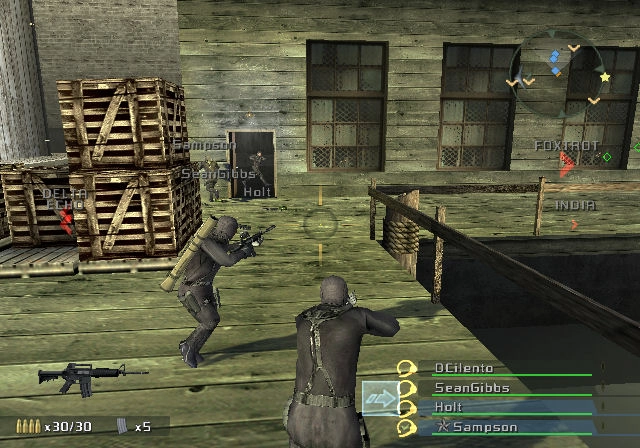The width and height of the screenshot is (640, 448).
Task: Select the FOXTROT waypoint marker
Action: (x=567, y=160)
